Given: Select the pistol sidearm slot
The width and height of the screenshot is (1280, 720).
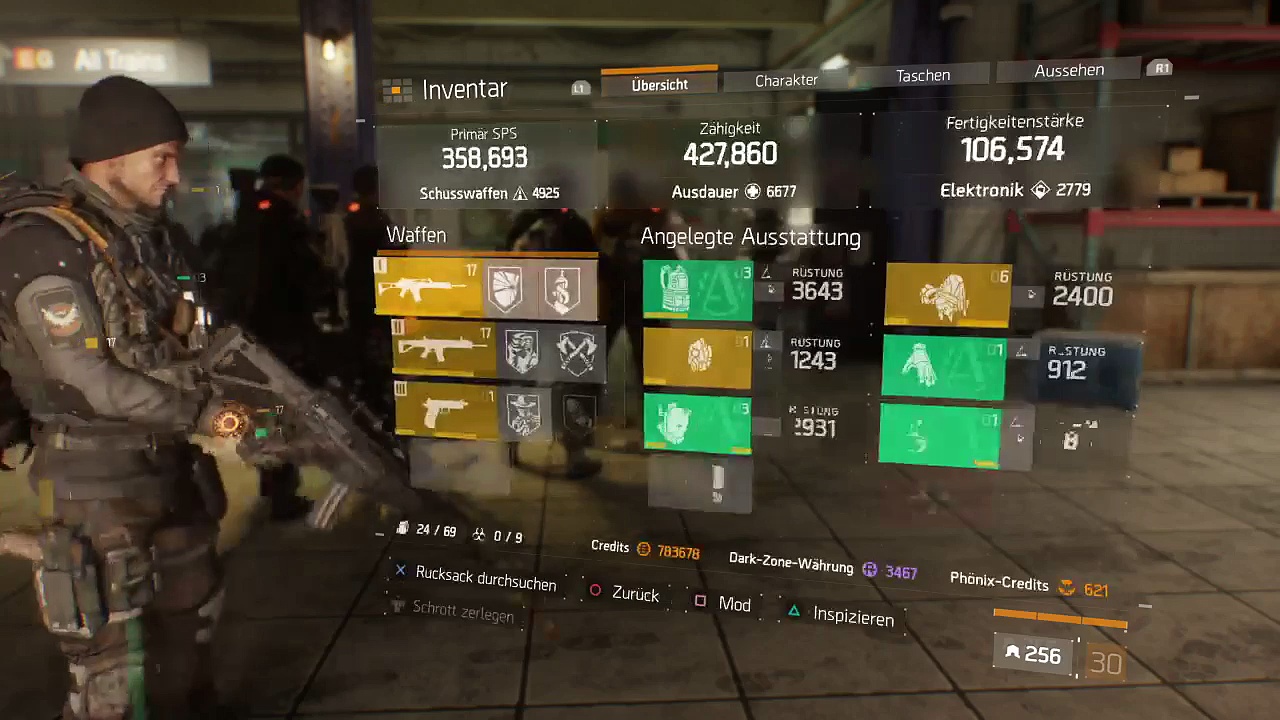Looking at the screenshot, I should tap(443, 409).
